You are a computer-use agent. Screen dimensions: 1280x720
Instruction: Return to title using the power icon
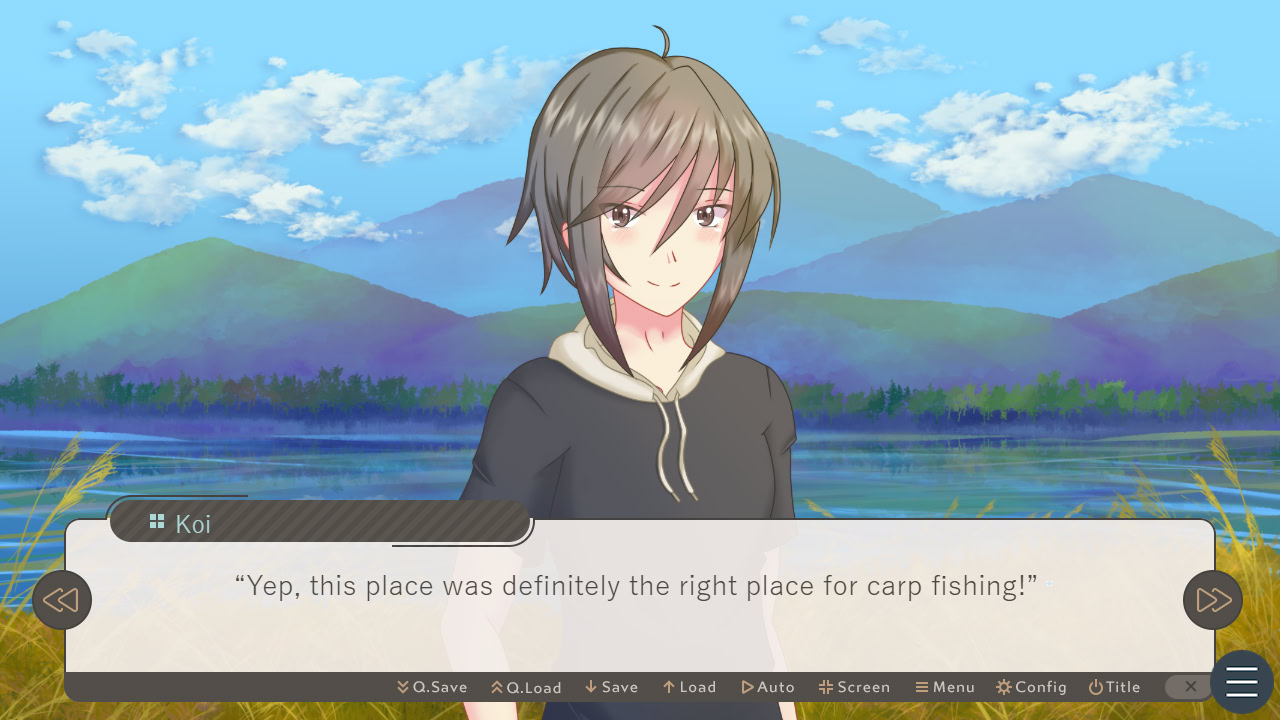click(1097, 687)
